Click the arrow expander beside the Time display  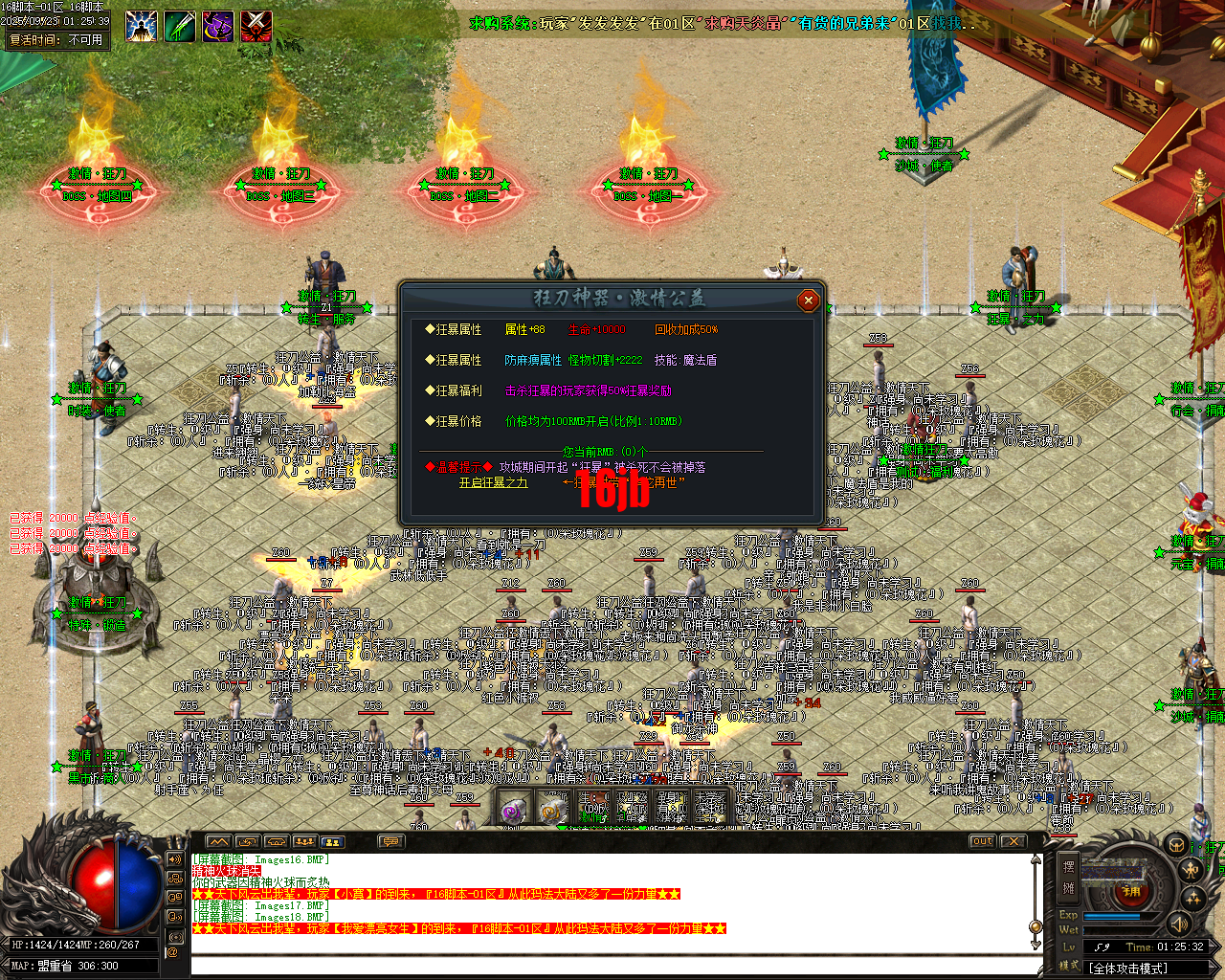[x=1213, y=946]
